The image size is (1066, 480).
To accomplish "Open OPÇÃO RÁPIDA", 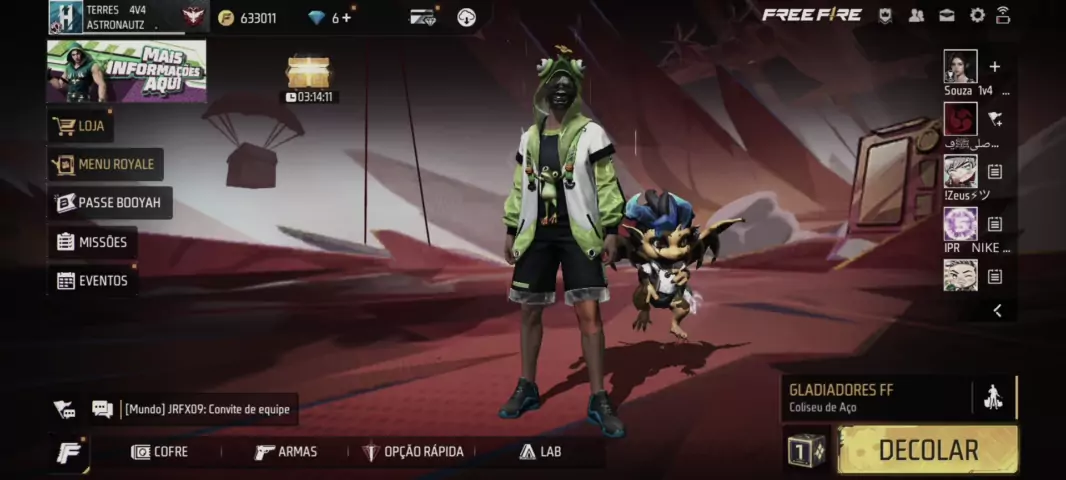I will (x=413, y=452).
